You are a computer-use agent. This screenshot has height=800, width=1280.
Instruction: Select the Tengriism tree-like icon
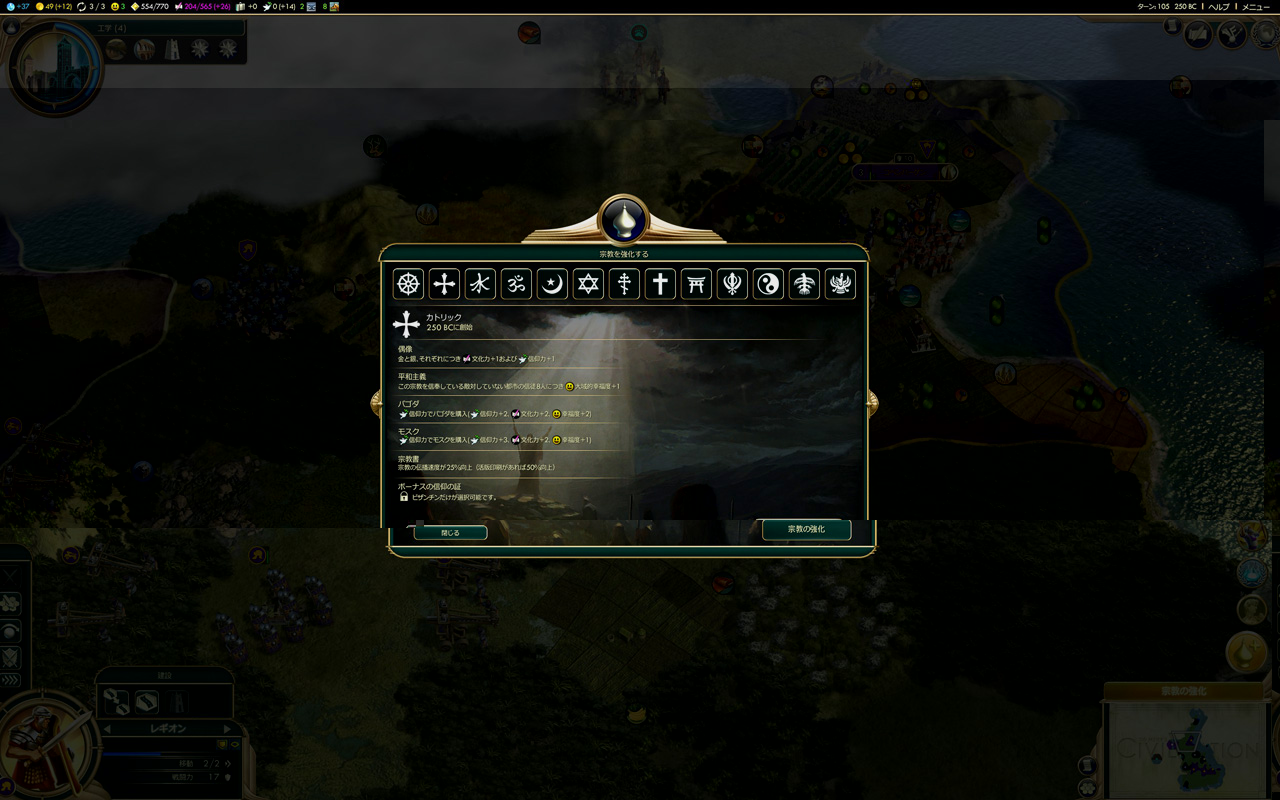point(804,284)
